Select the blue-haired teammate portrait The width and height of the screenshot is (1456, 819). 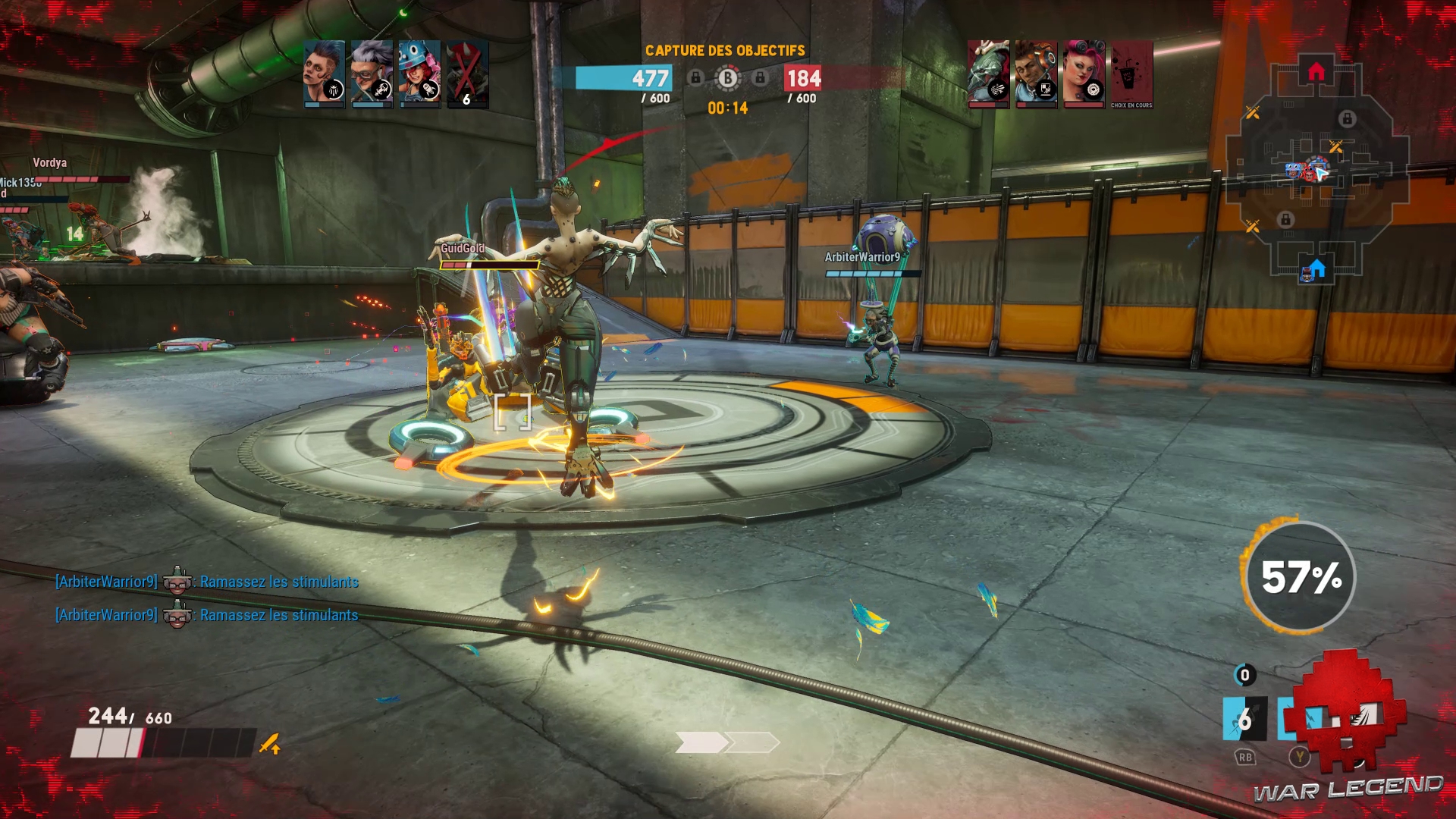click(324, 74)
